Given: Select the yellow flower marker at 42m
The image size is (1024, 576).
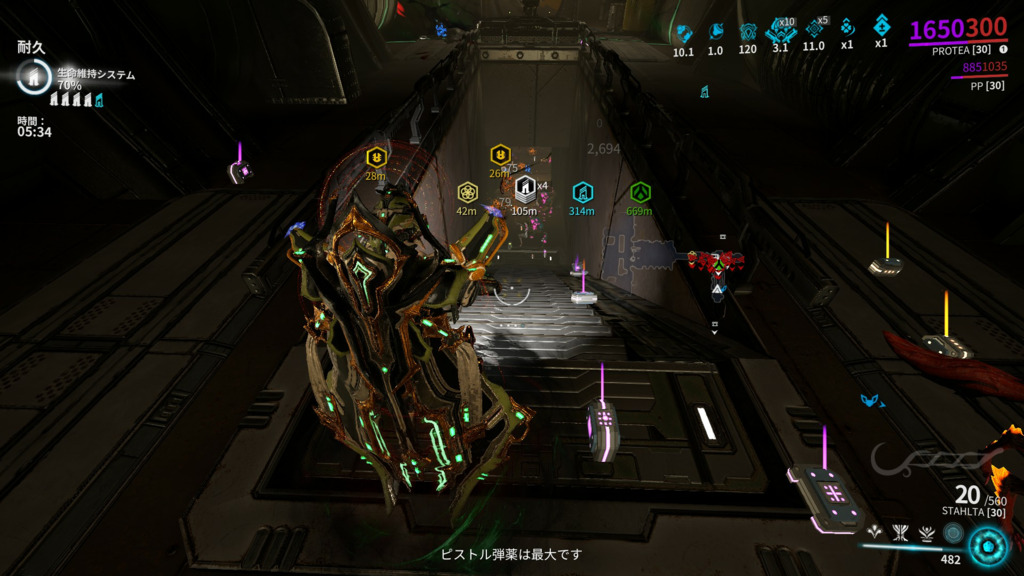Looking at the screenshot, I should coord(467,192).
